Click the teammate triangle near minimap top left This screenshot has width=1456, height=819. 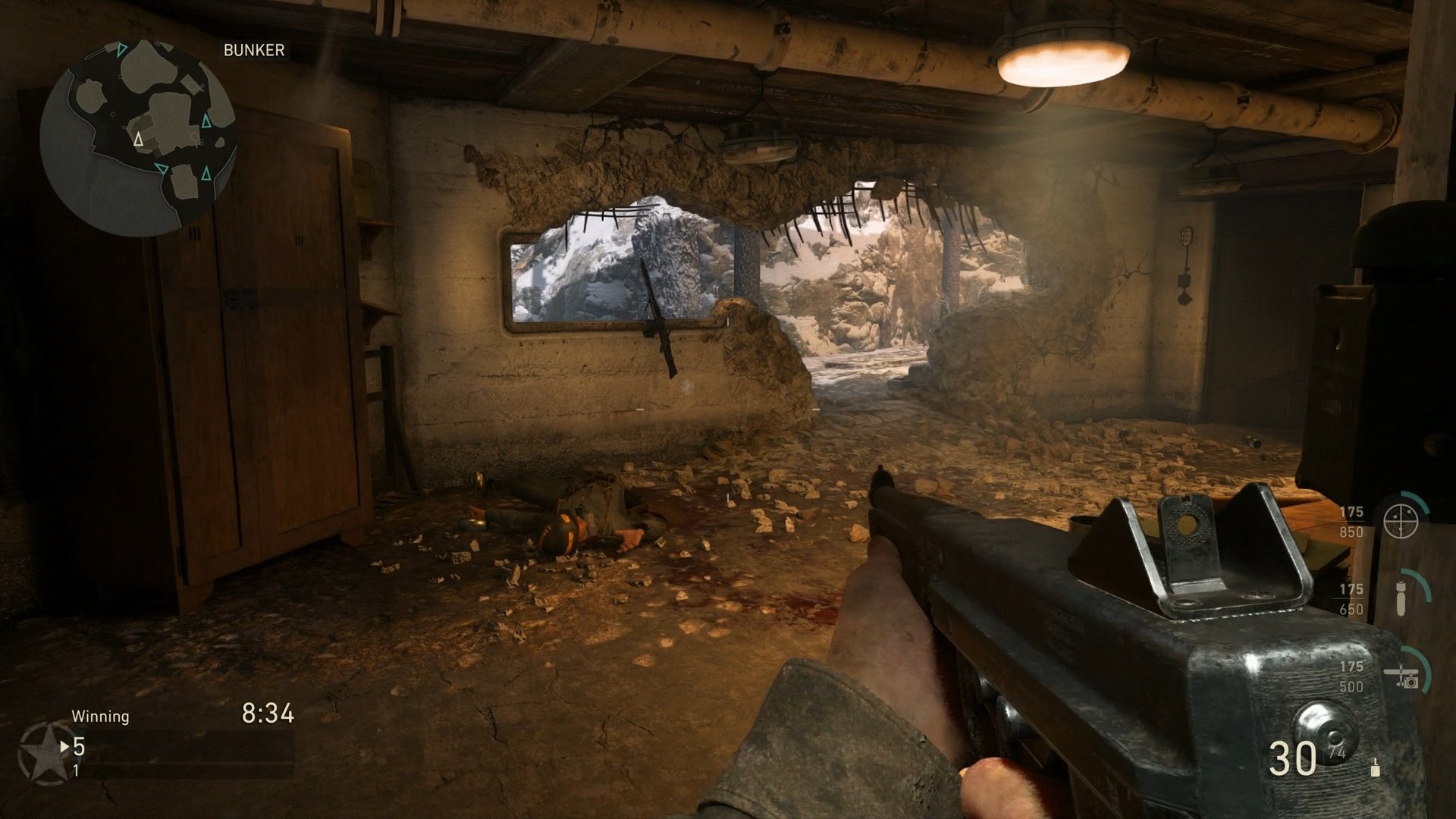[120, 50]
